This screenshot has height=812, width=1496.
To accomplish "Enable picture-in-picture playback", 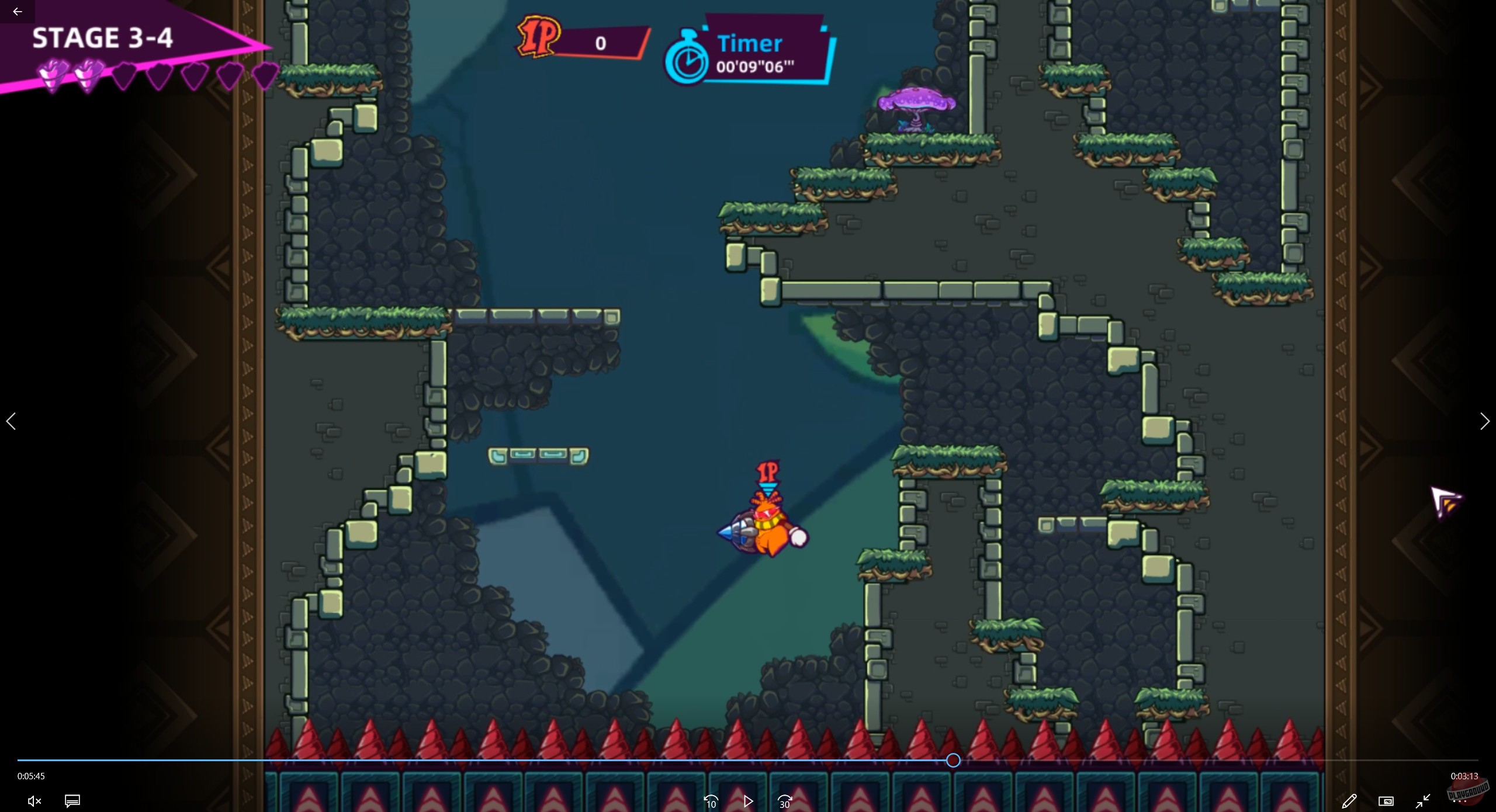I will 1386,802.
